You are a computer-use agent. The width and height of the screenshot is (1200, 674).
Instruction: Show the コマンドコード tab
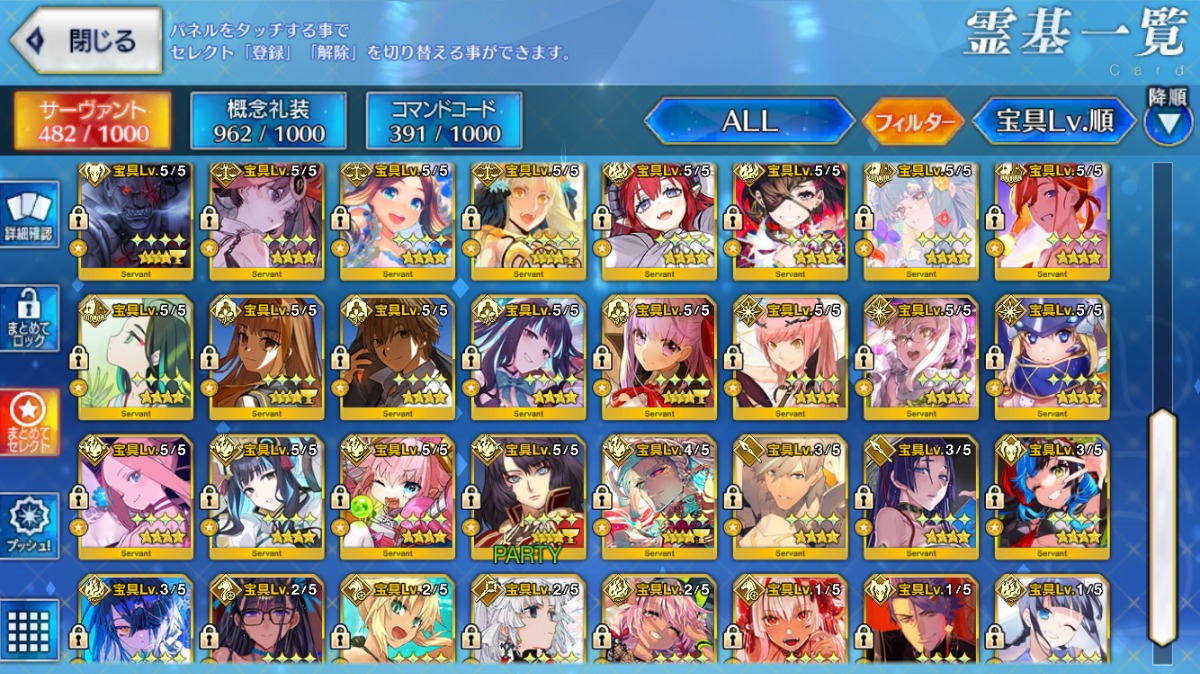click(x=444, y=121)
